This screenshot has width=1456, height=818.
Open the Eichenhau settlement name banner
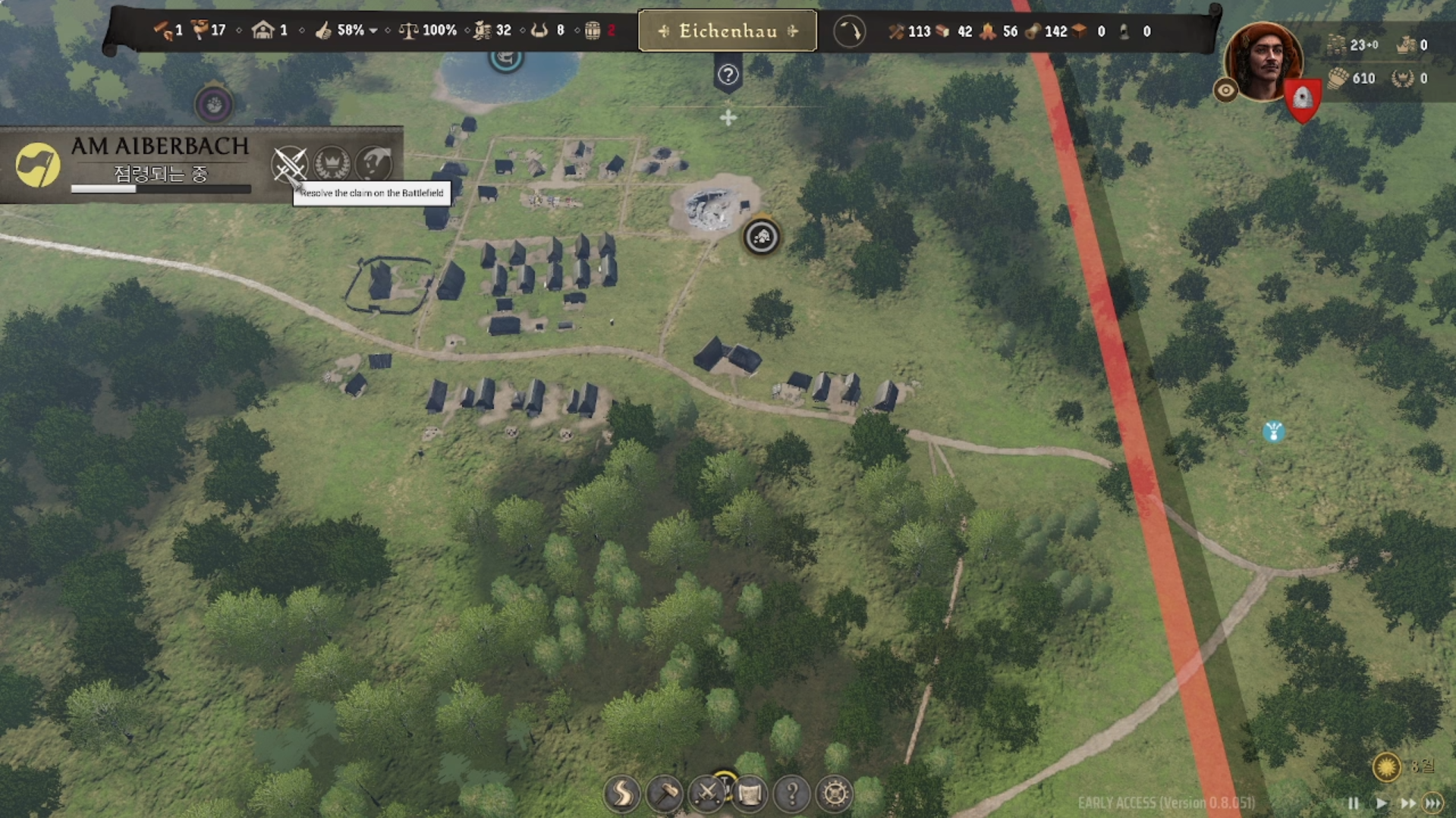tap(727, 31)
